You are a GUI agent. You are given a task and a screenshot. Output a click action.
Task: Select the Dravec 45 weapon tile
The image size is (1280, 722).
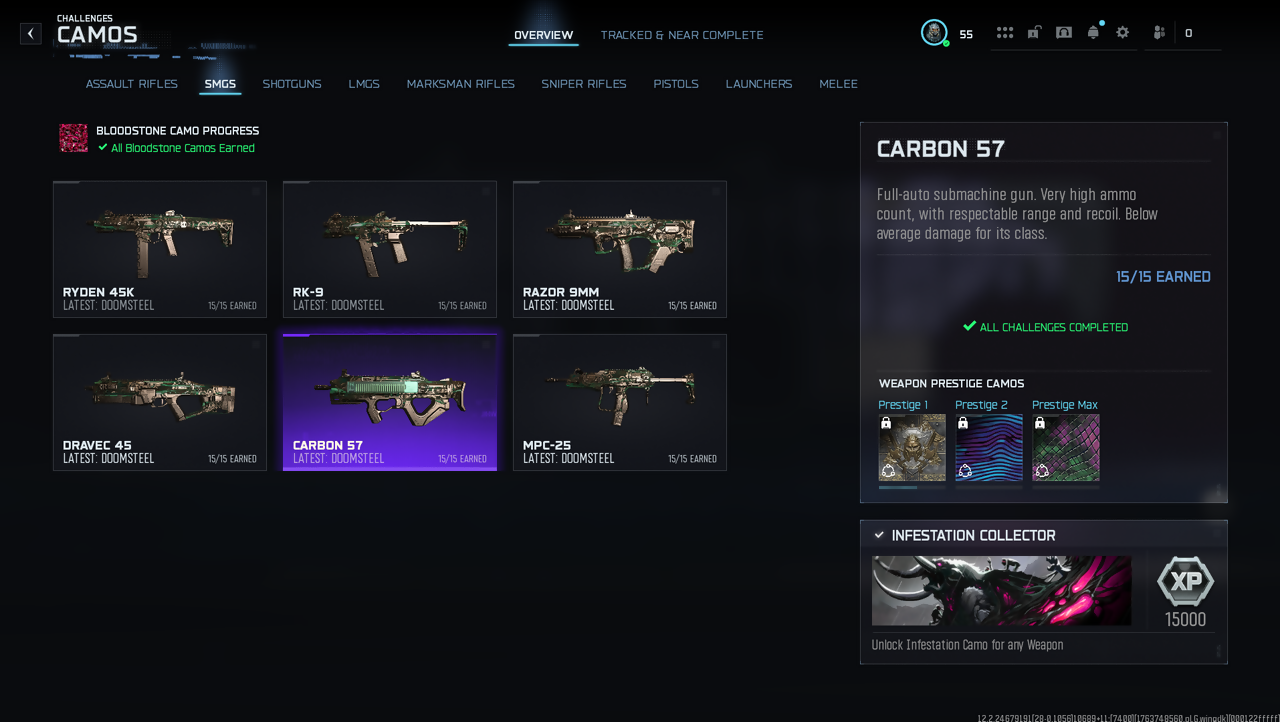click(x=160, y=402)
